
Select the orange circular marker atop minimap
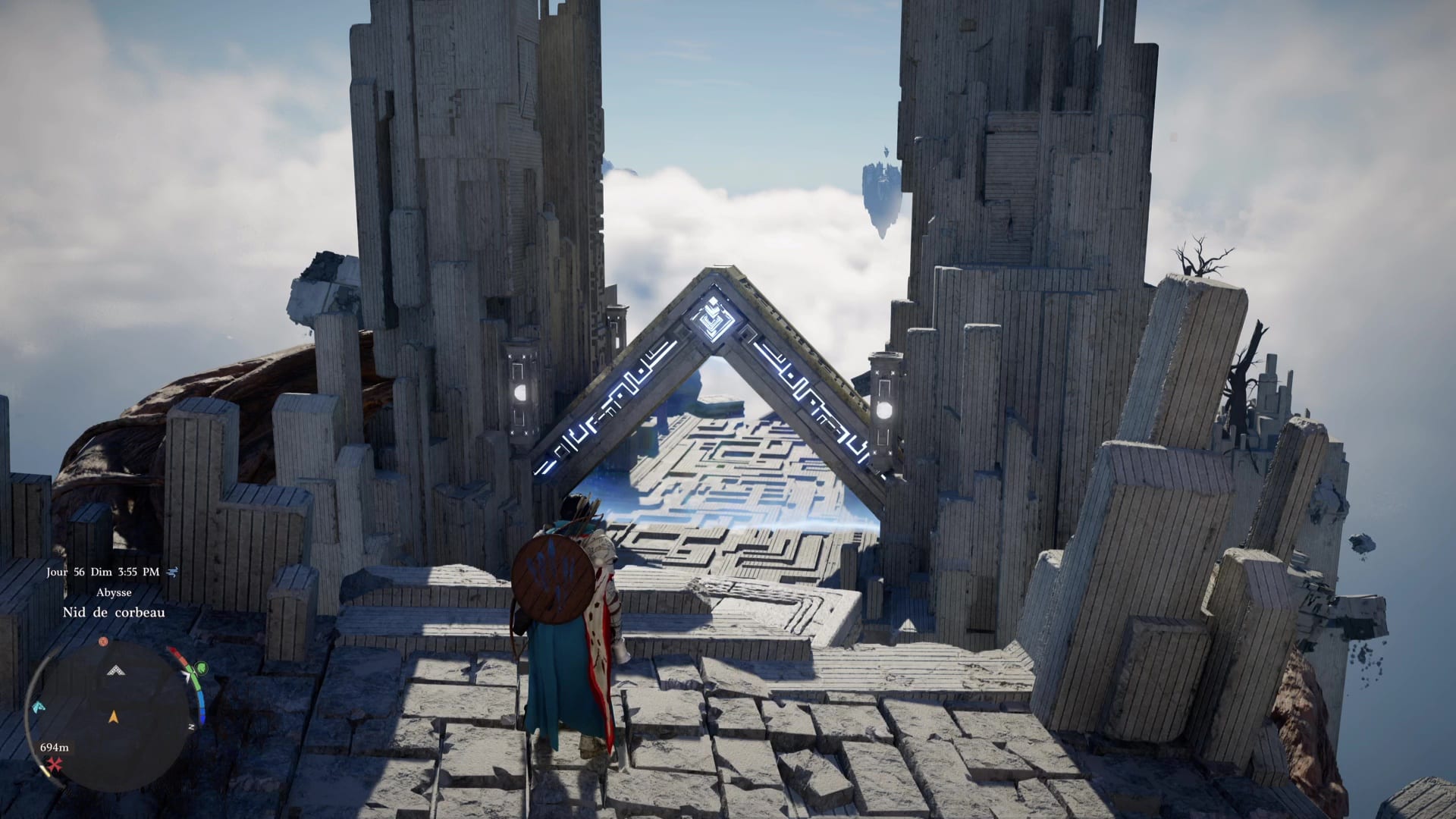(103, 642)
